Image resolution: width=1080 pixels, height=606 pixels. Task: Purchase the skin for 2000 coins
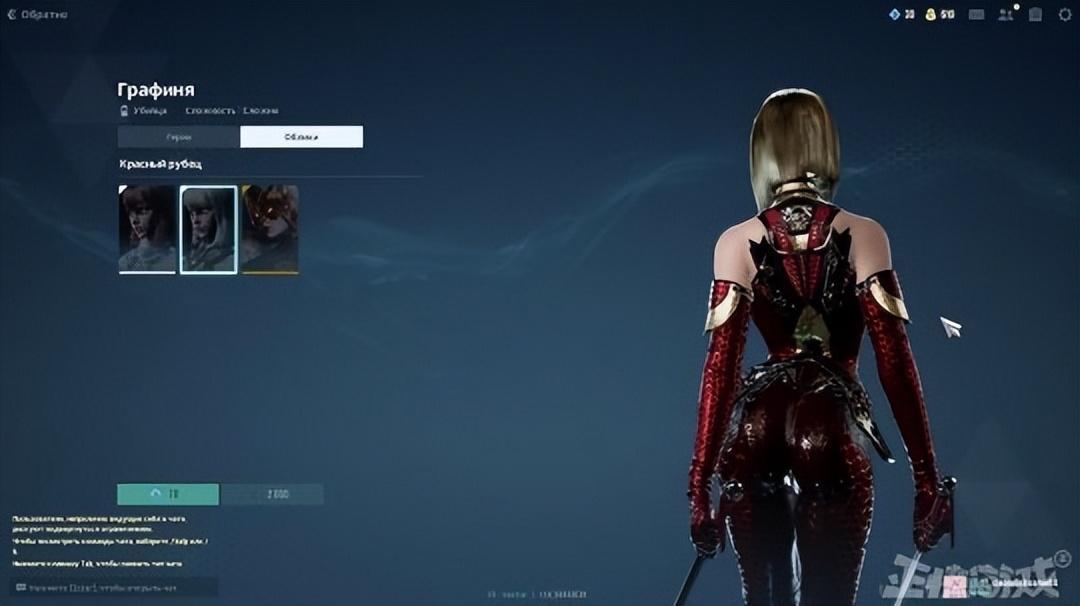(272, 494)
